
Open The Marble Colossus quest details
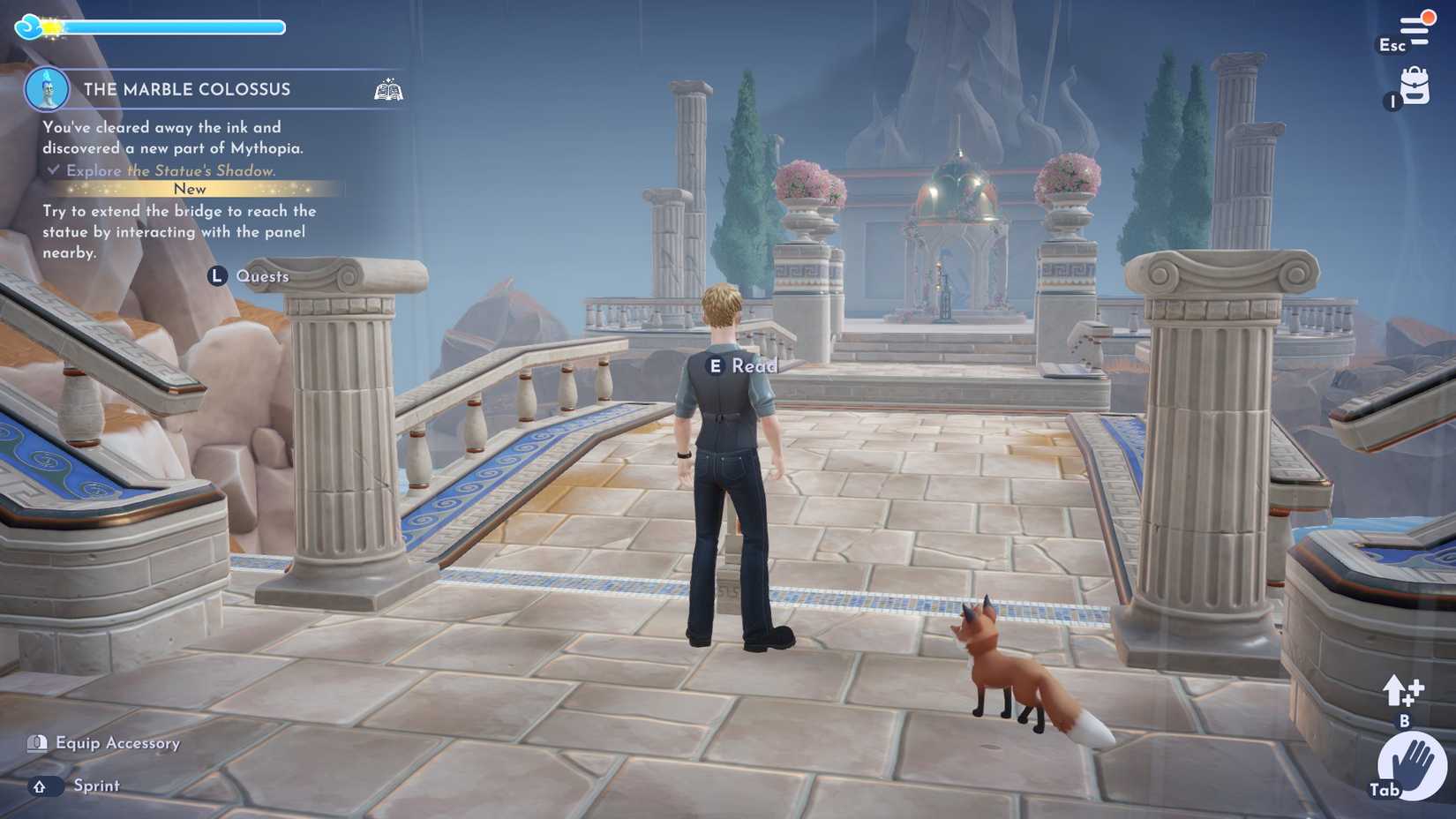tap(186, 89)
